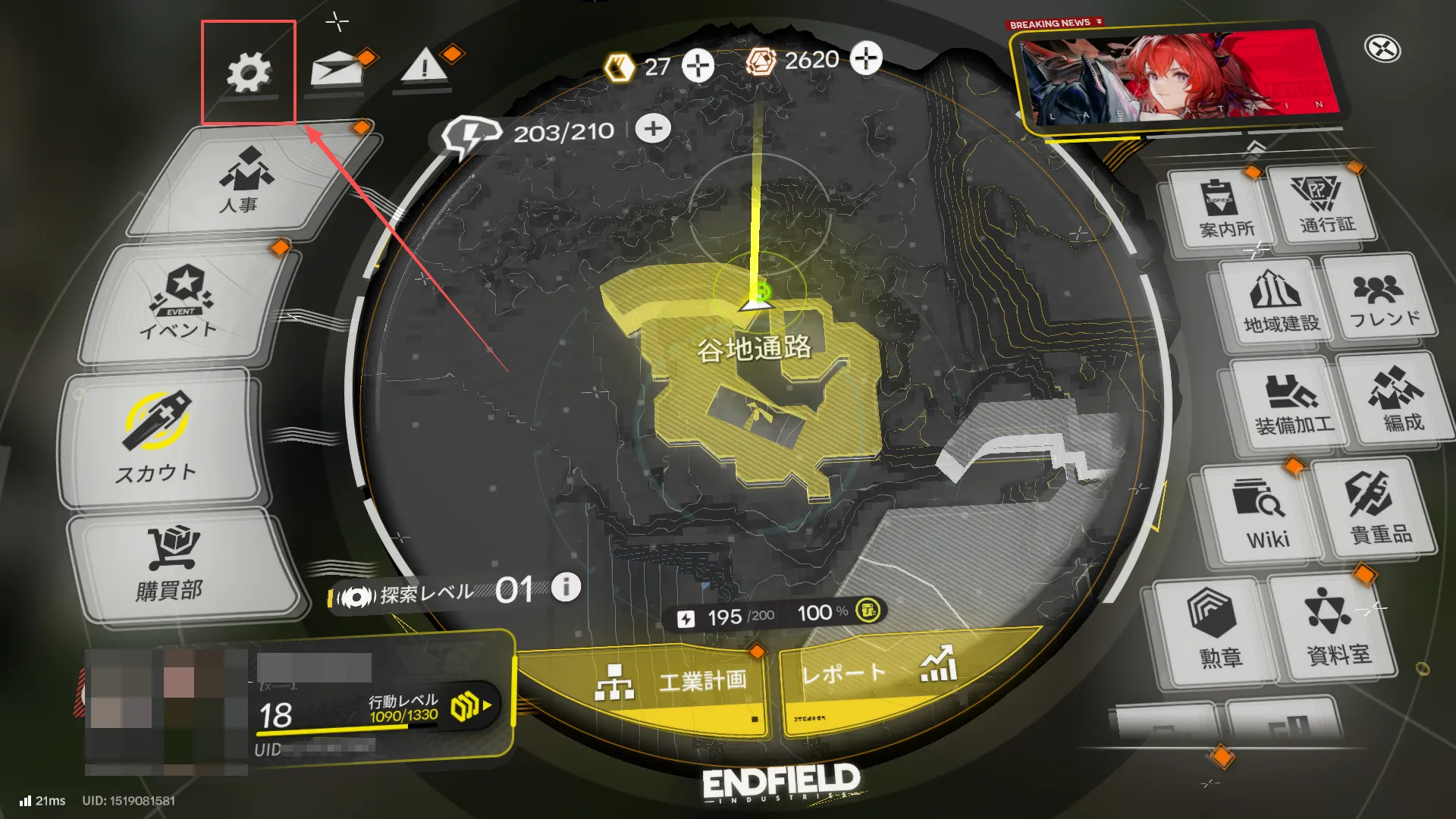Image resolution: width=1456 pixels, height=819 pixels.
Task: Add stamina with the plus beside 203/210
Action: point(653,129)
